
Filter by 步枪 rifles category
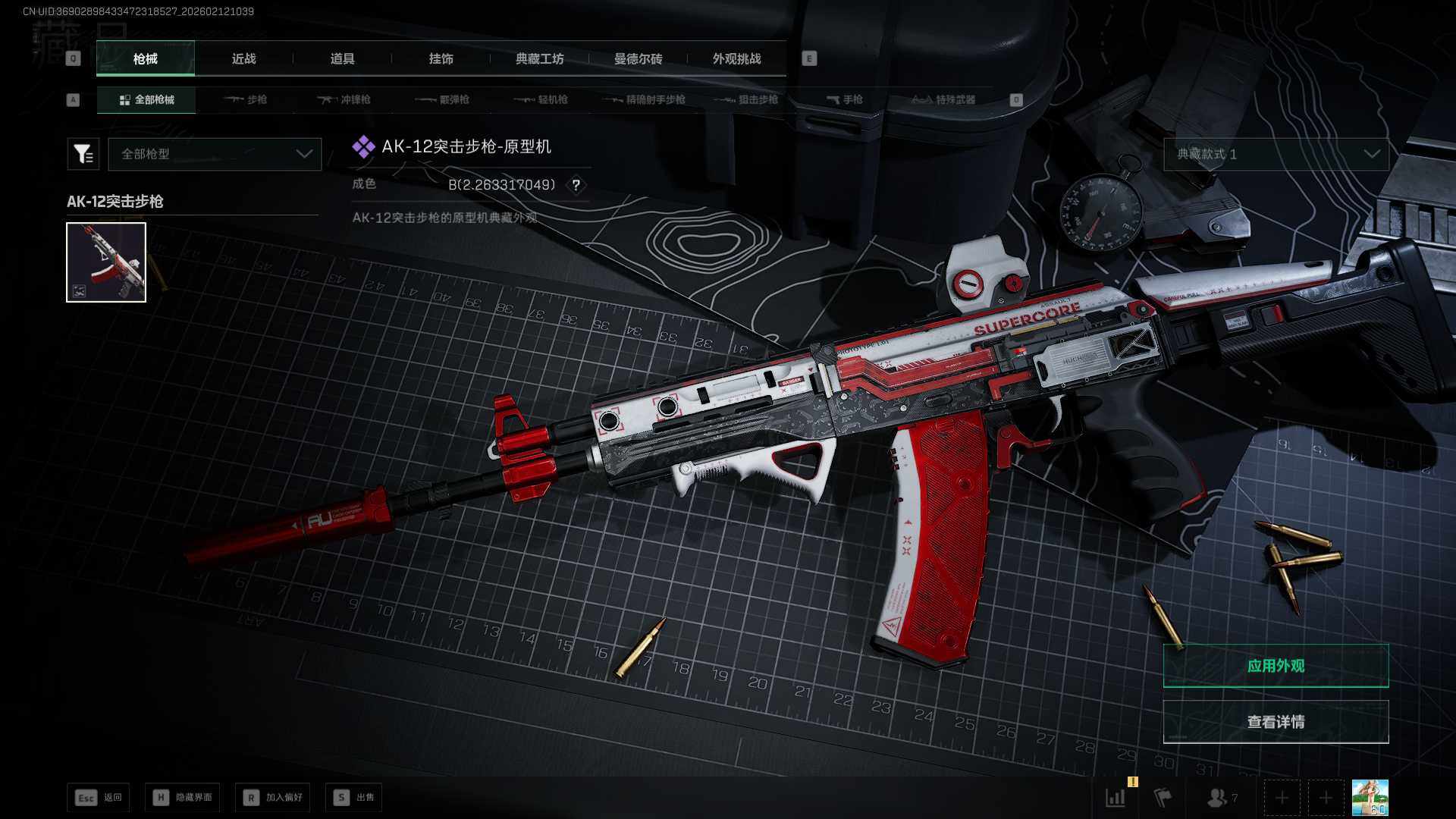point(246,99)
